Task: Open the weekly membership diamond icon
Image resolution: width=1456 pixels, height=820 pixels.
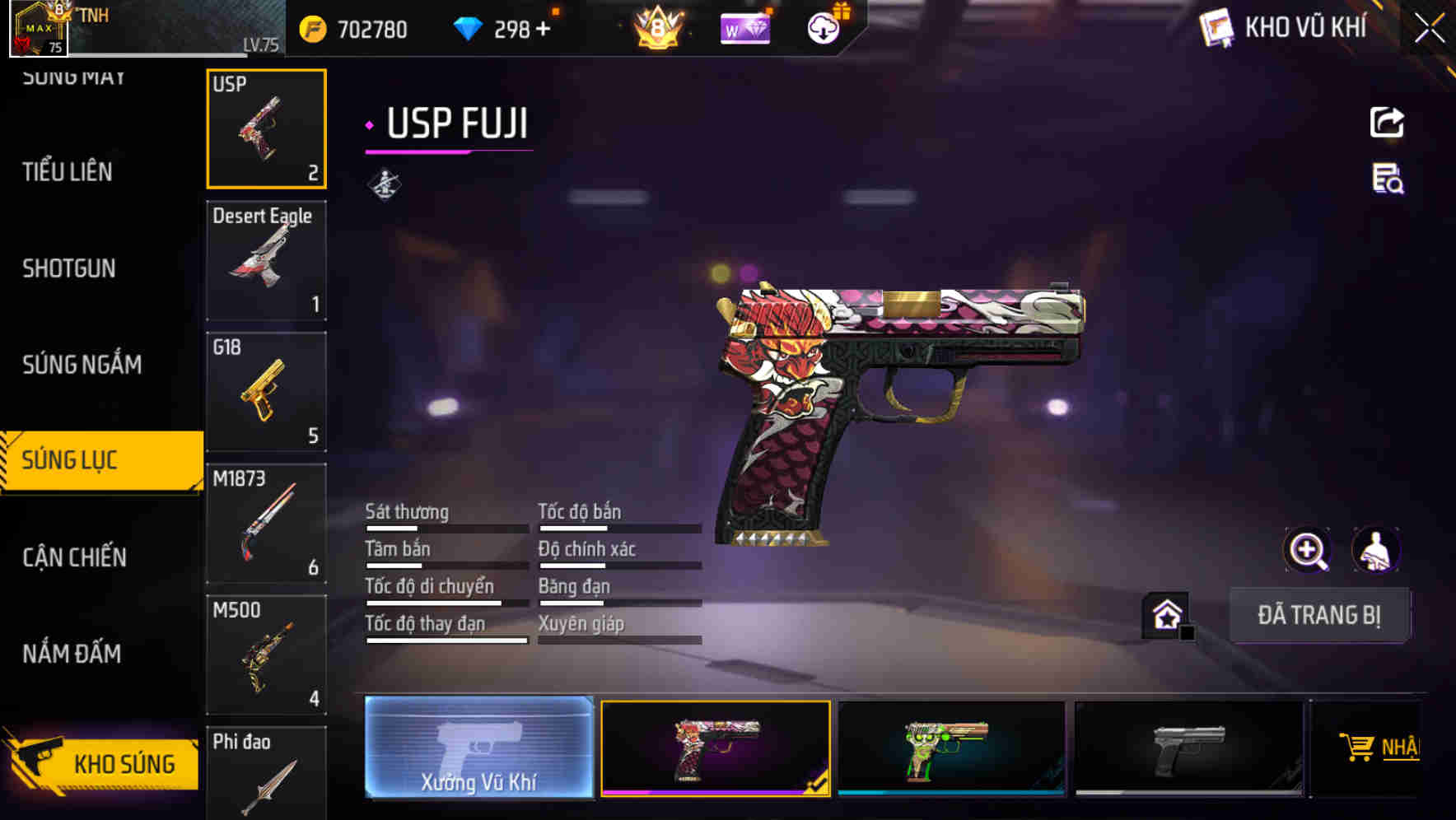Action: (x=744, y=29)
